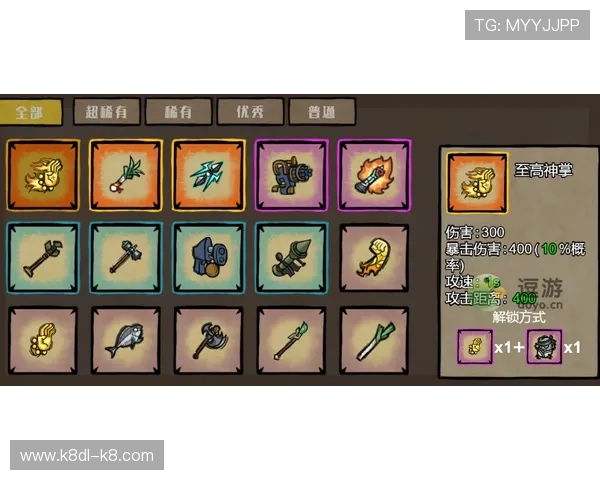Show the 优秀 (Excellent) weapons tab
Viewport: 600px width, 480px height.
249,112
